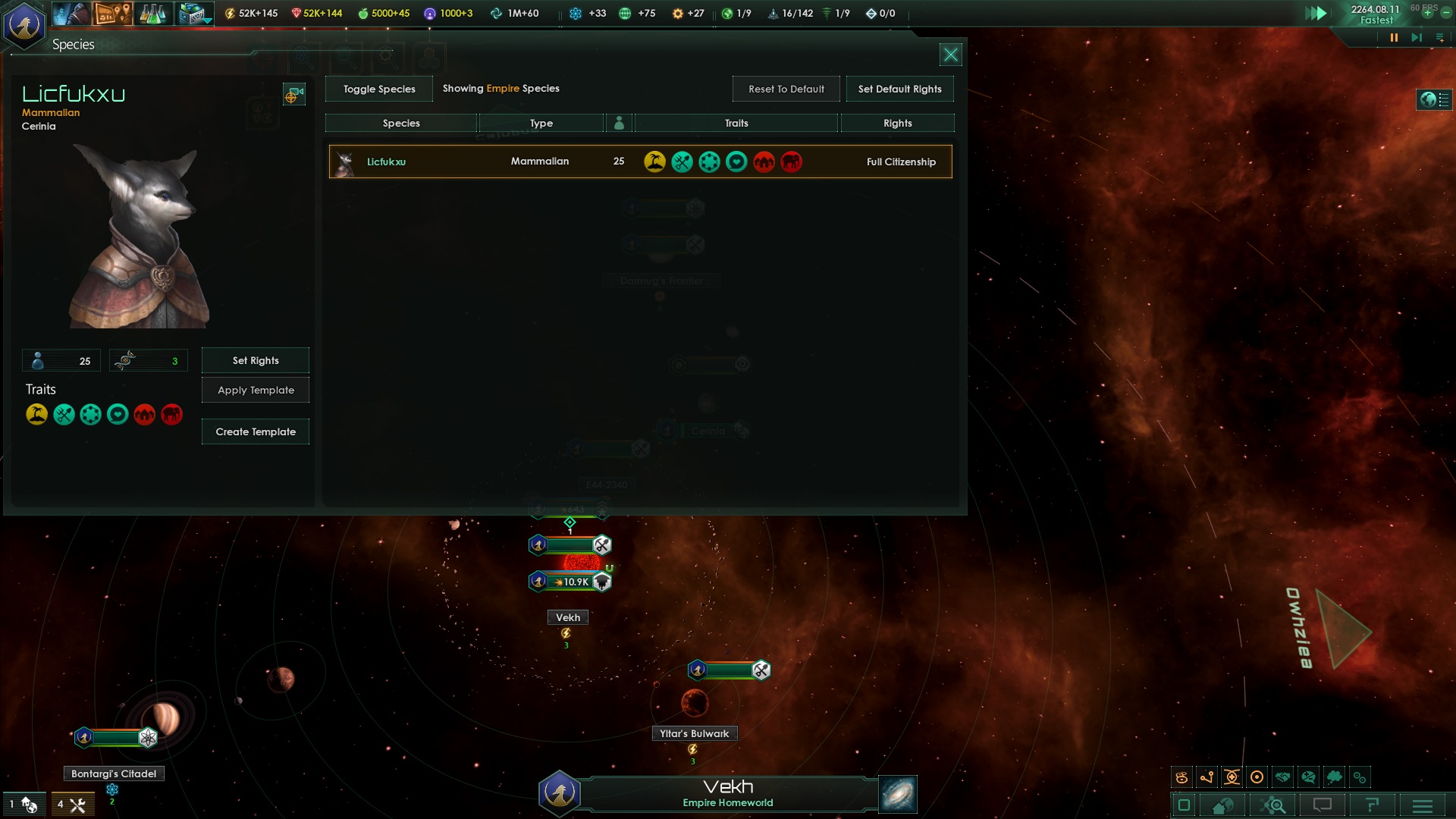
Task: Open the research flasks top-bar button
Action: click(x=152, y=14)
